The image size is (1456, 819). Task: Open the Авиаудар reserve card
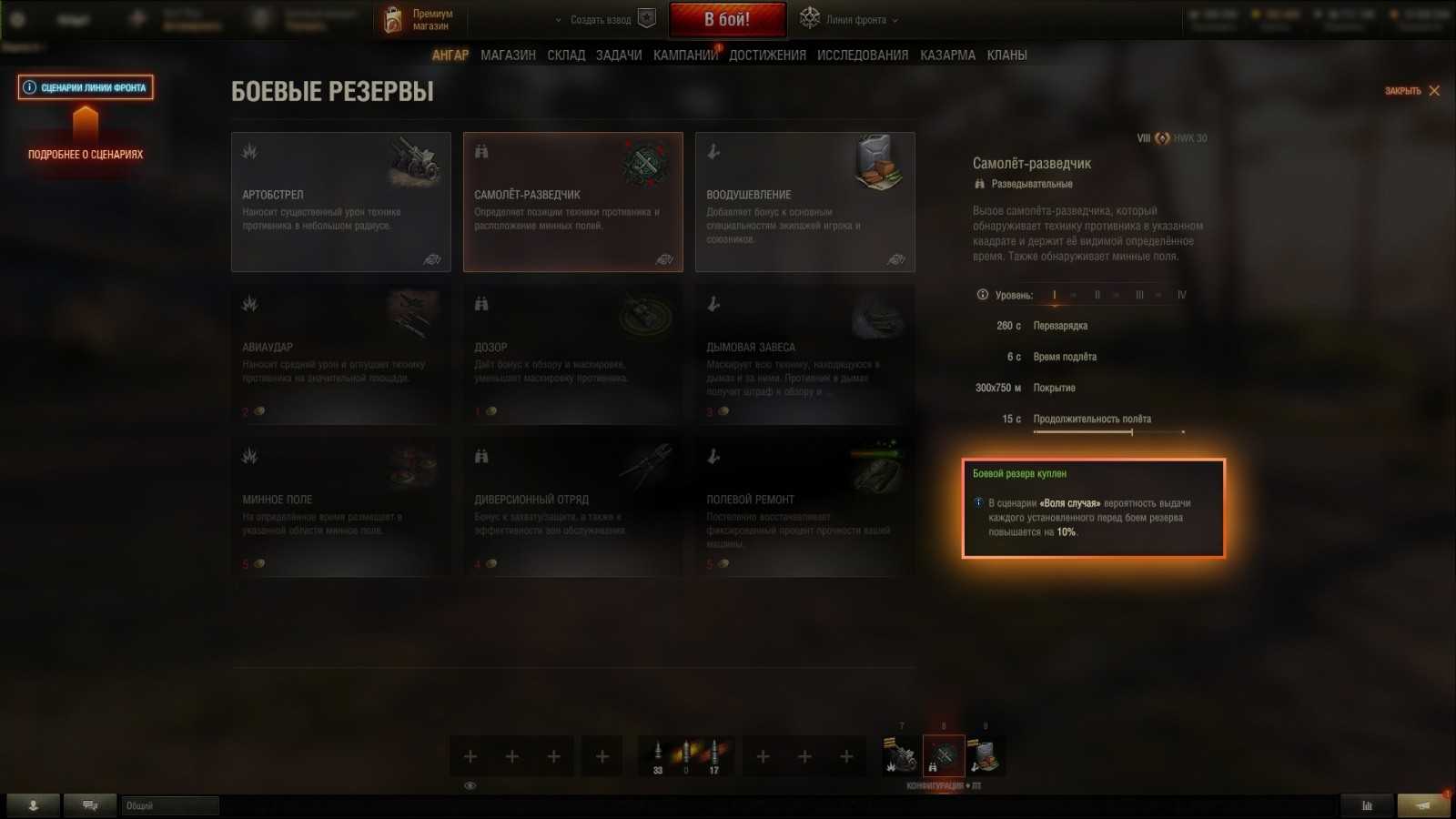point(340,355)
